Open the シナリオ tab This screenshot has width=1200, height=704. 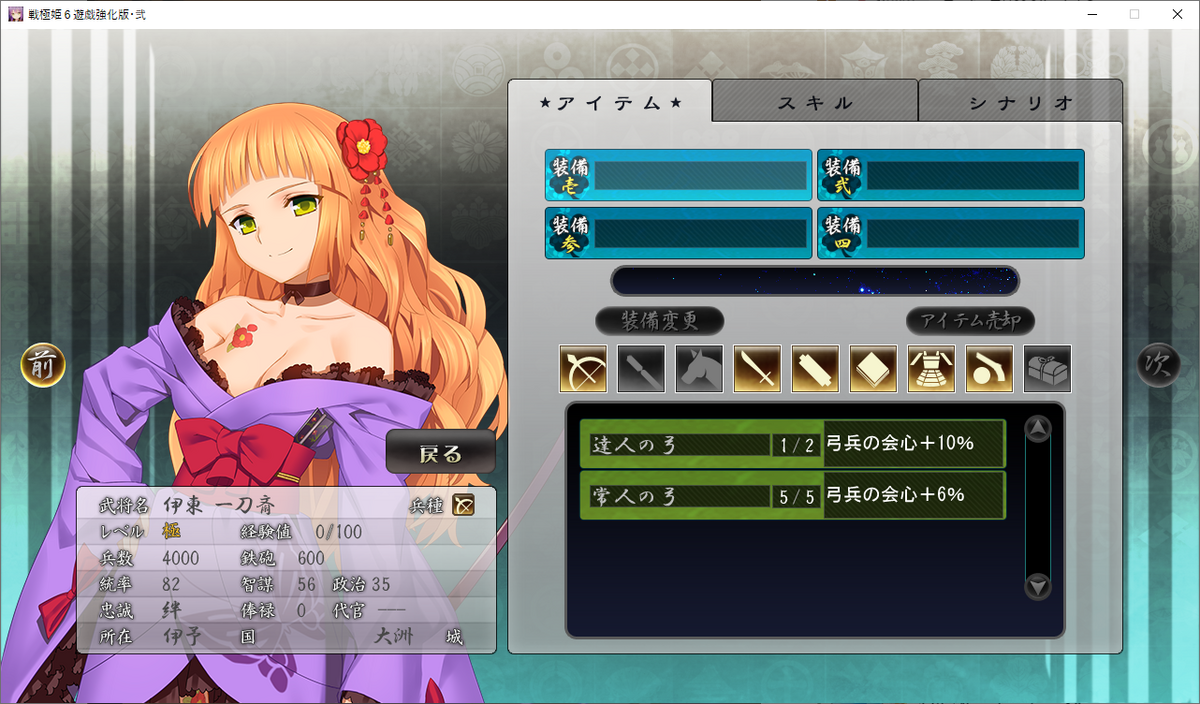point(1020,102)
